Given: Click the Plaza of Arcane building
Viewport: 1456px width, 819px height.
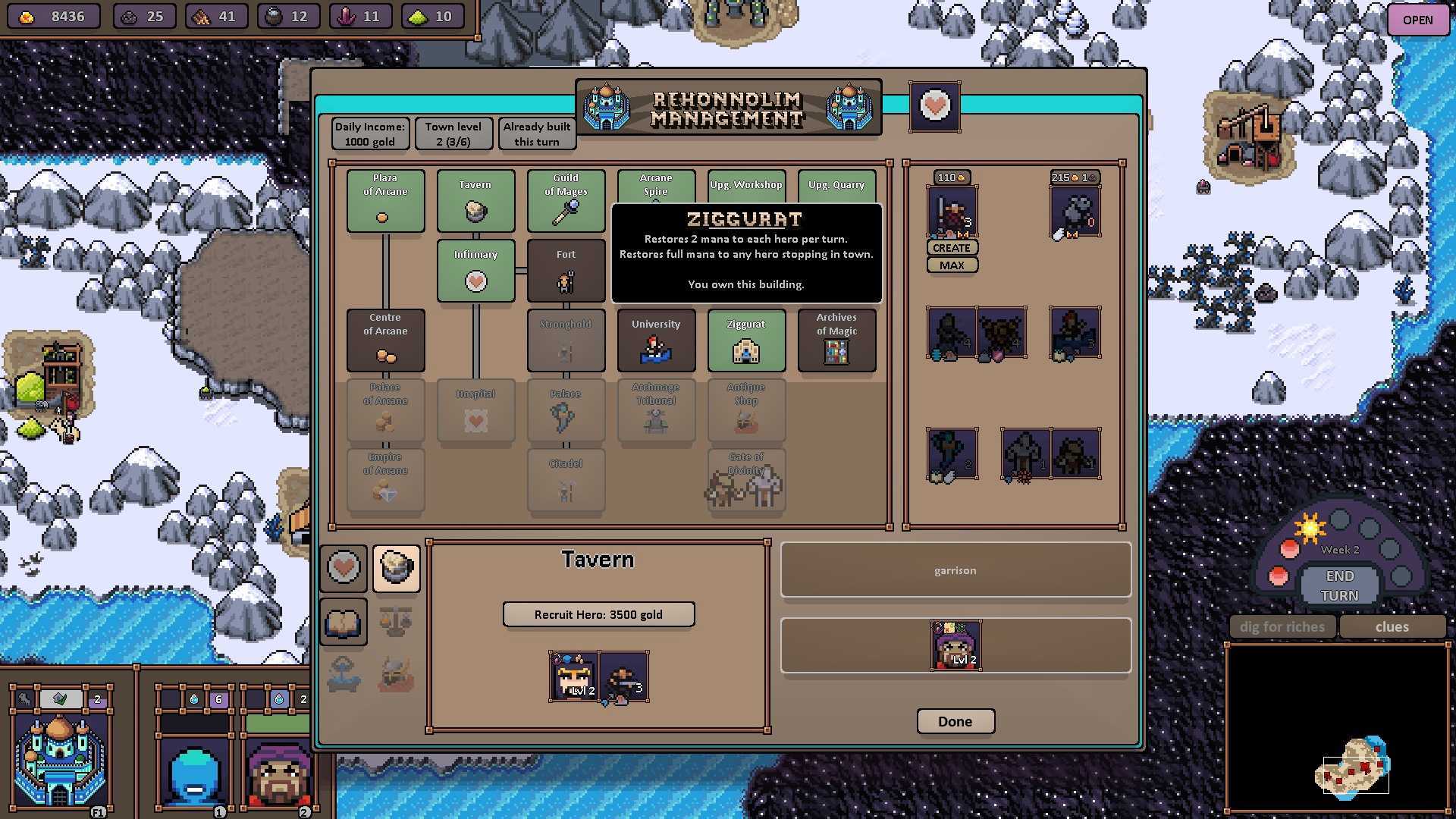Looking at the screenshot, I should [x=385, y=200].
